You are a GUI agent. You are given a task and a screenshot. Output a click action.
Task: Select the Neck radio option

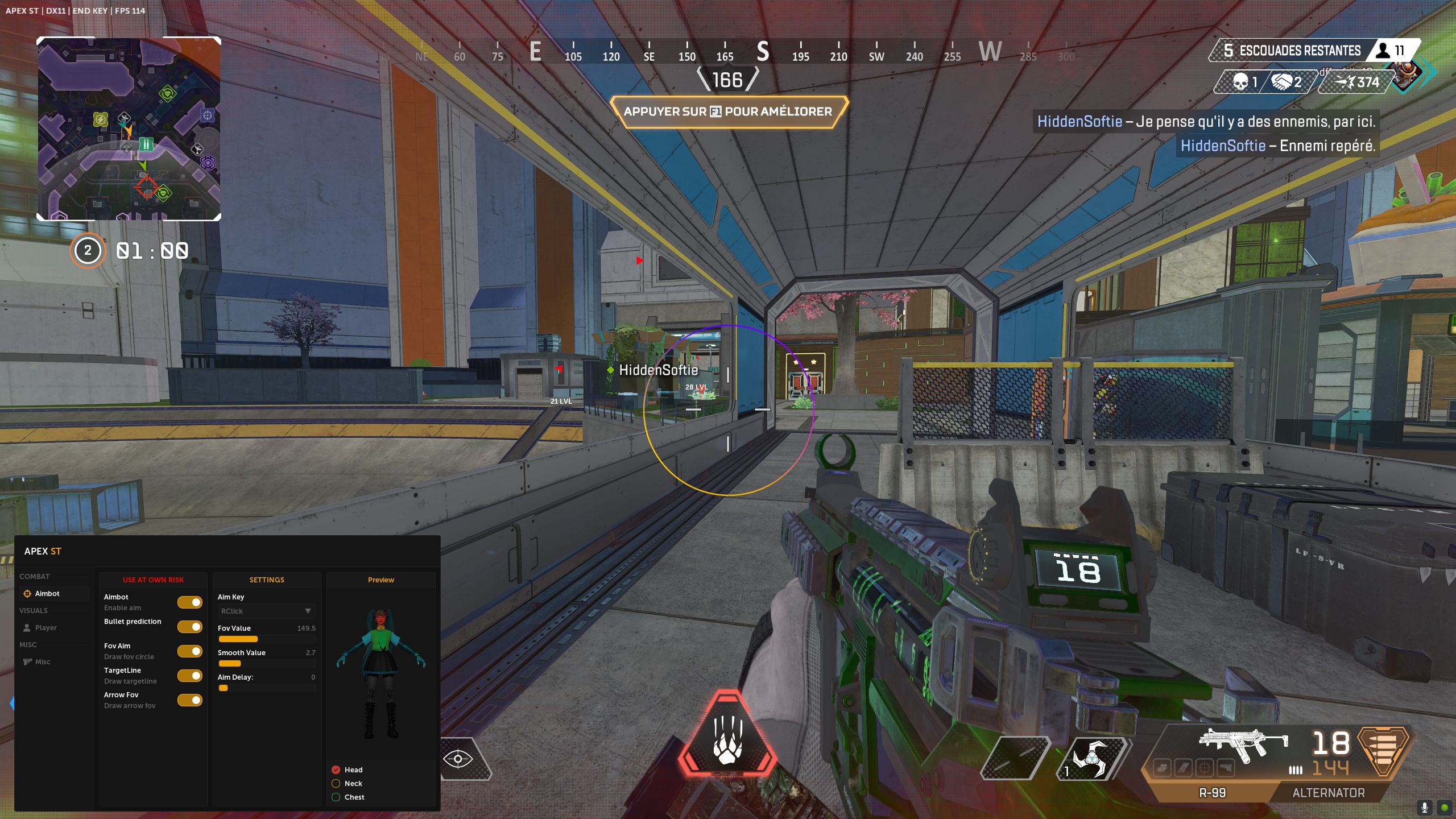click(336, 784)
